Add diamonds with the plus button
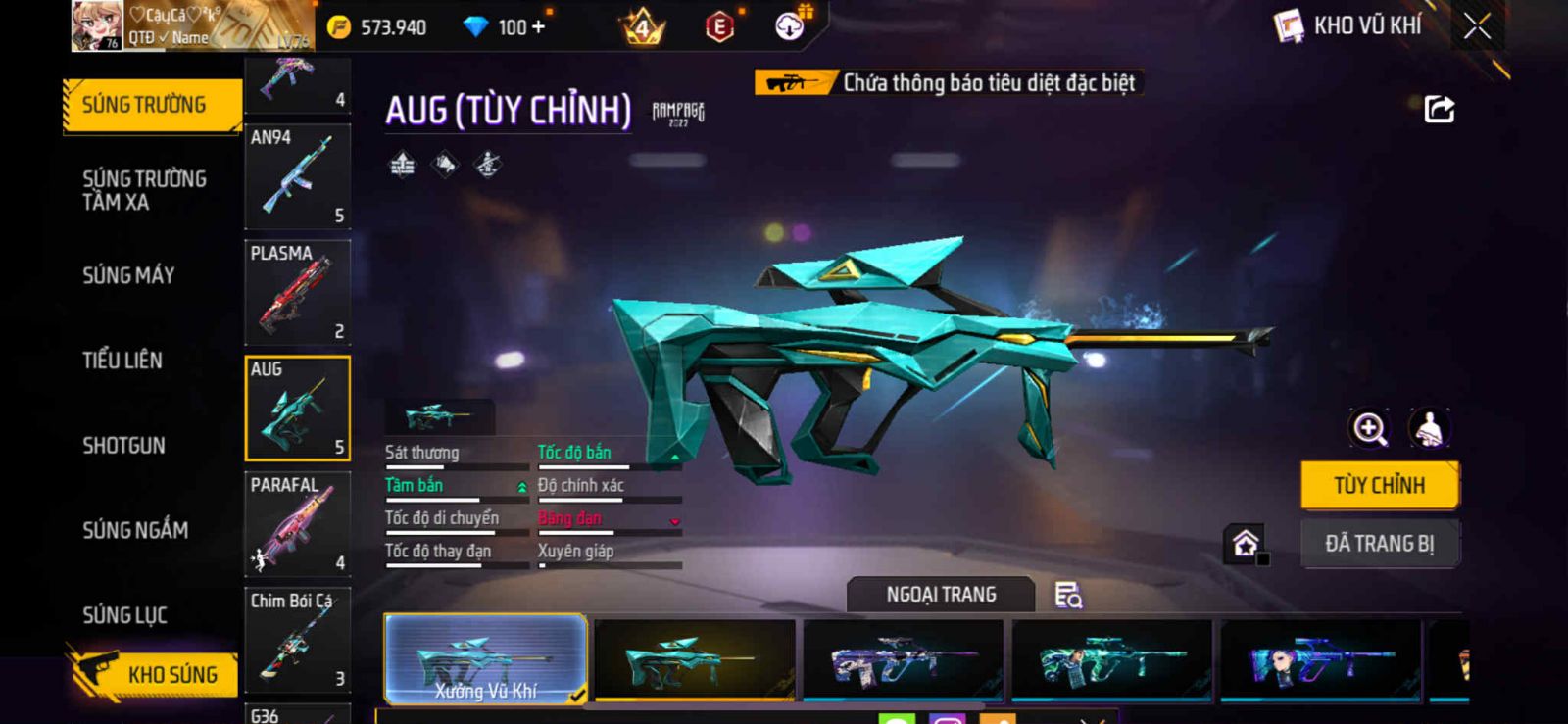 click(x=537, y=27)
